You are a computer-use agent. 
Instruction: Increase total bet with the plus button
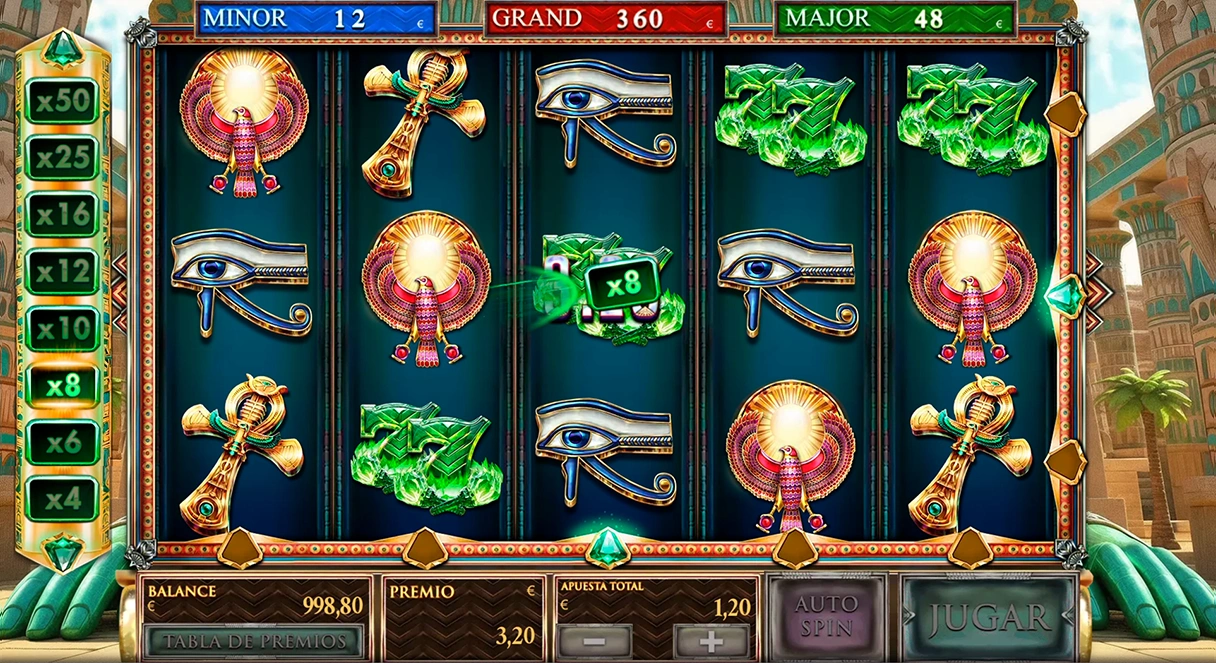coord(711,641)
